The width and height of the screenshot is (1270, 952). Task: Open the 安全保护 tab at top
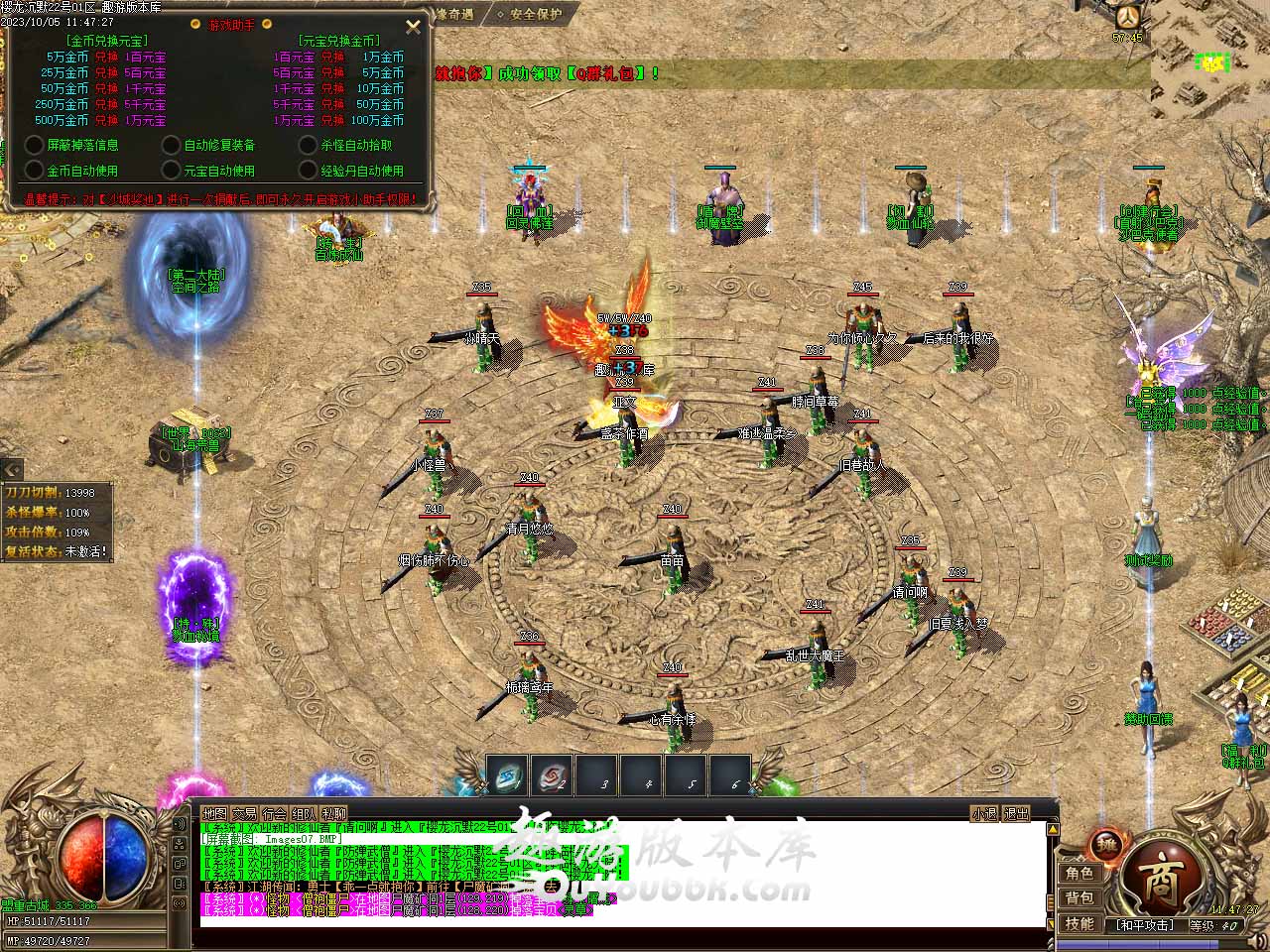tap(536, 15)
